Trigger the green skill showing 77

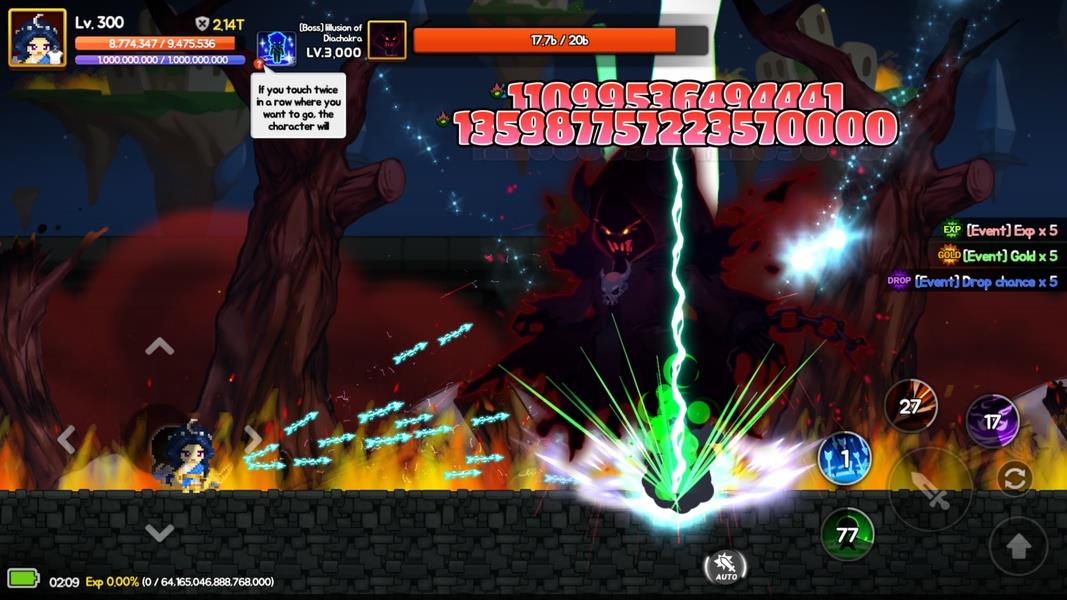[x=847, y=534]
